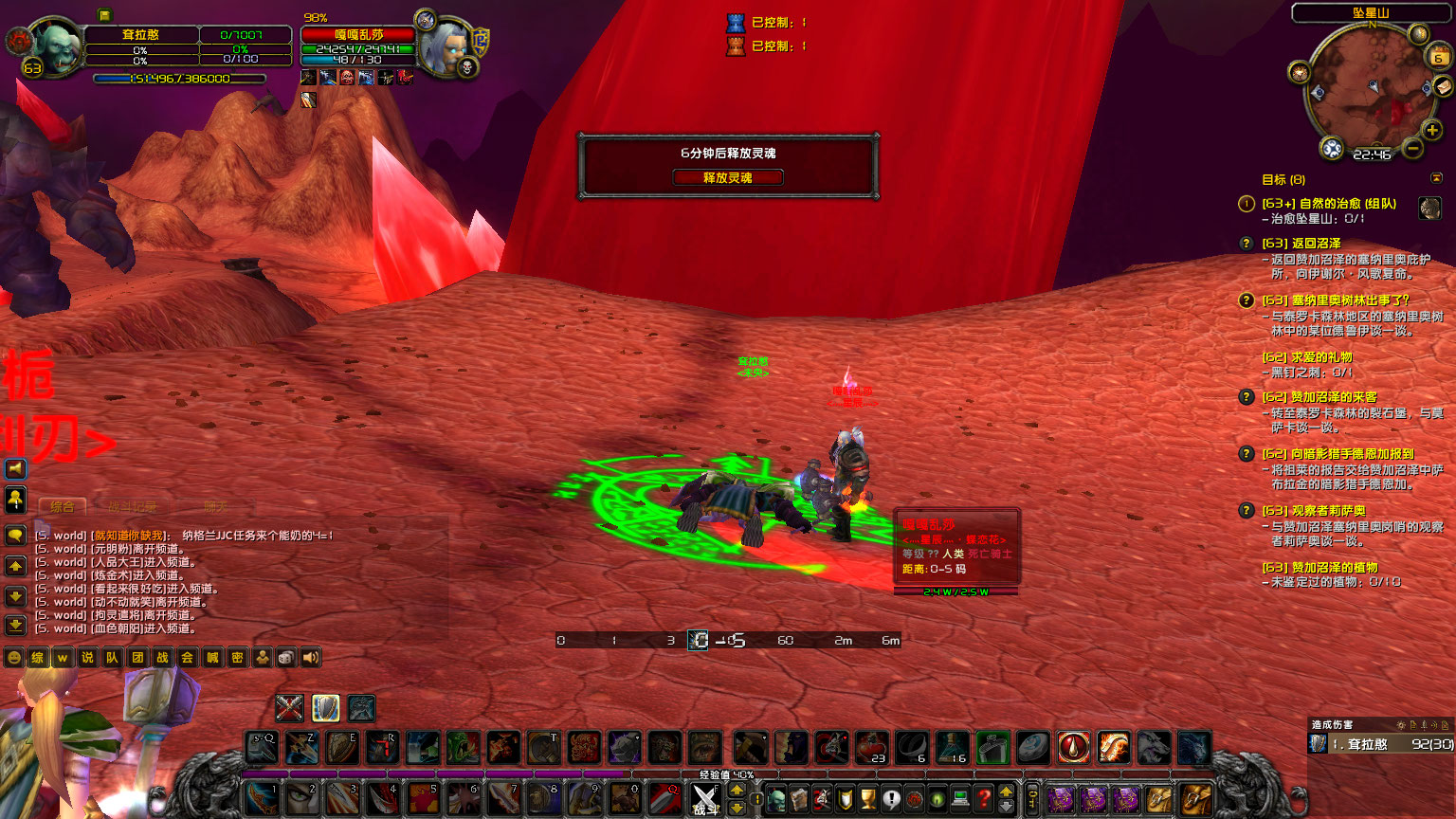Expand quest 返回沼泽 via its question mark

(1245, 243)
